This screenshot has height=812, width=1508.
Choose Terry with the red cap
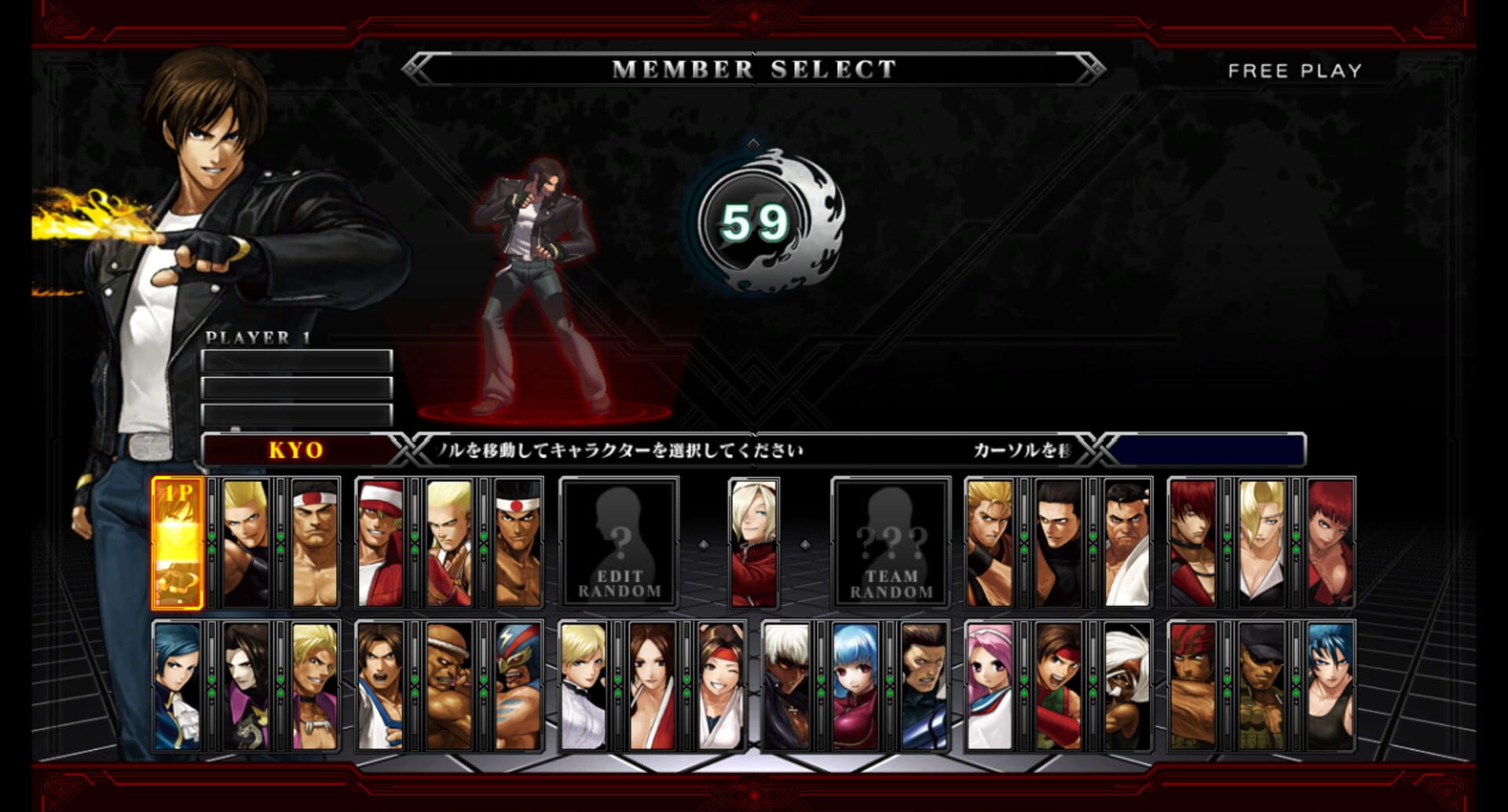pos(381,543)
